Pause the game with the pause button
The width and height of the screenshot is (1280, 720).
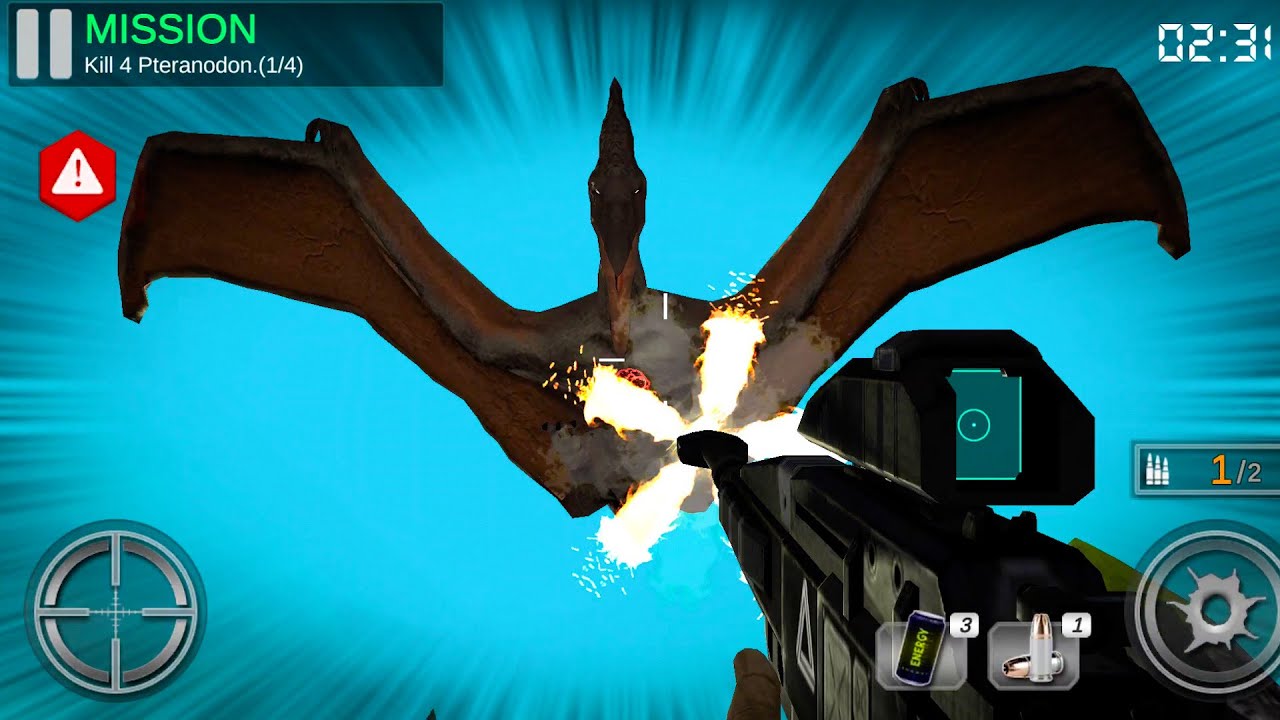pos(44,44)
